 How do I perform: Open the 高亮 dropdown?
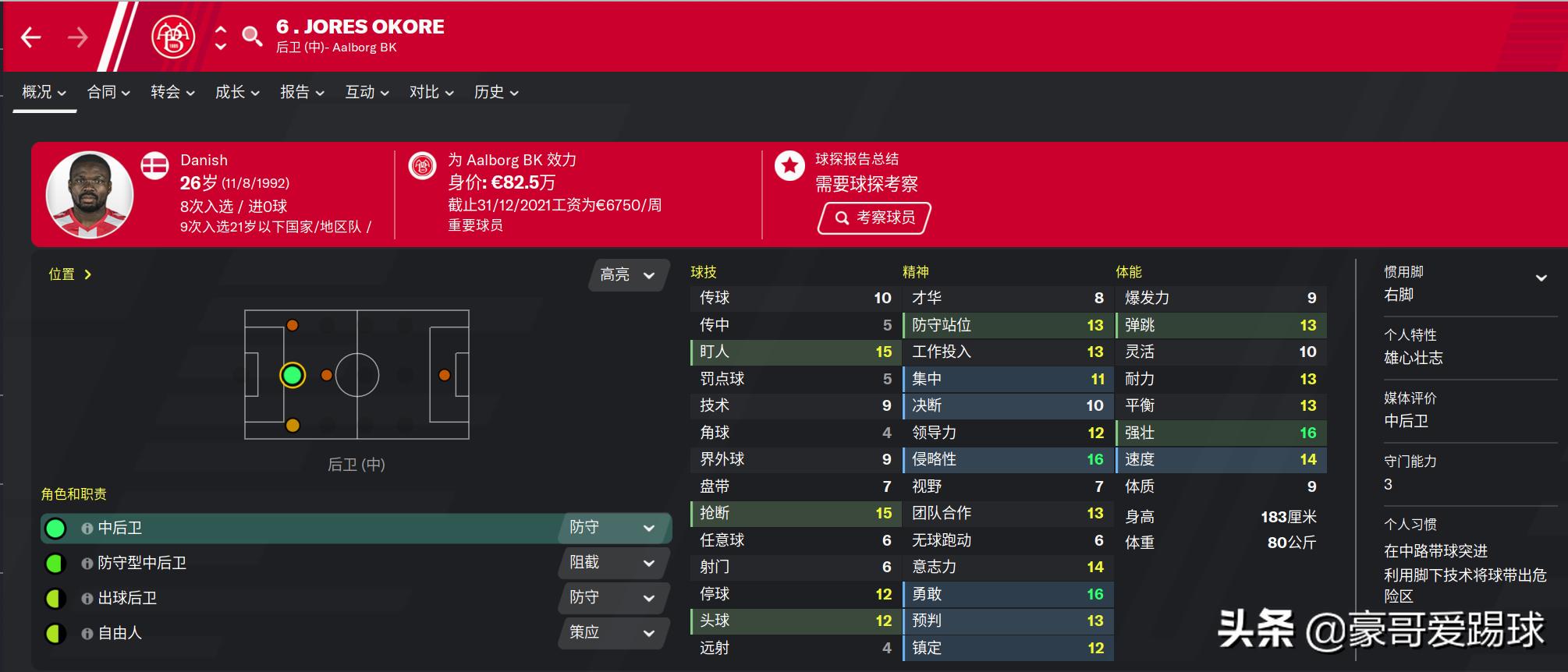pos(626,276)
